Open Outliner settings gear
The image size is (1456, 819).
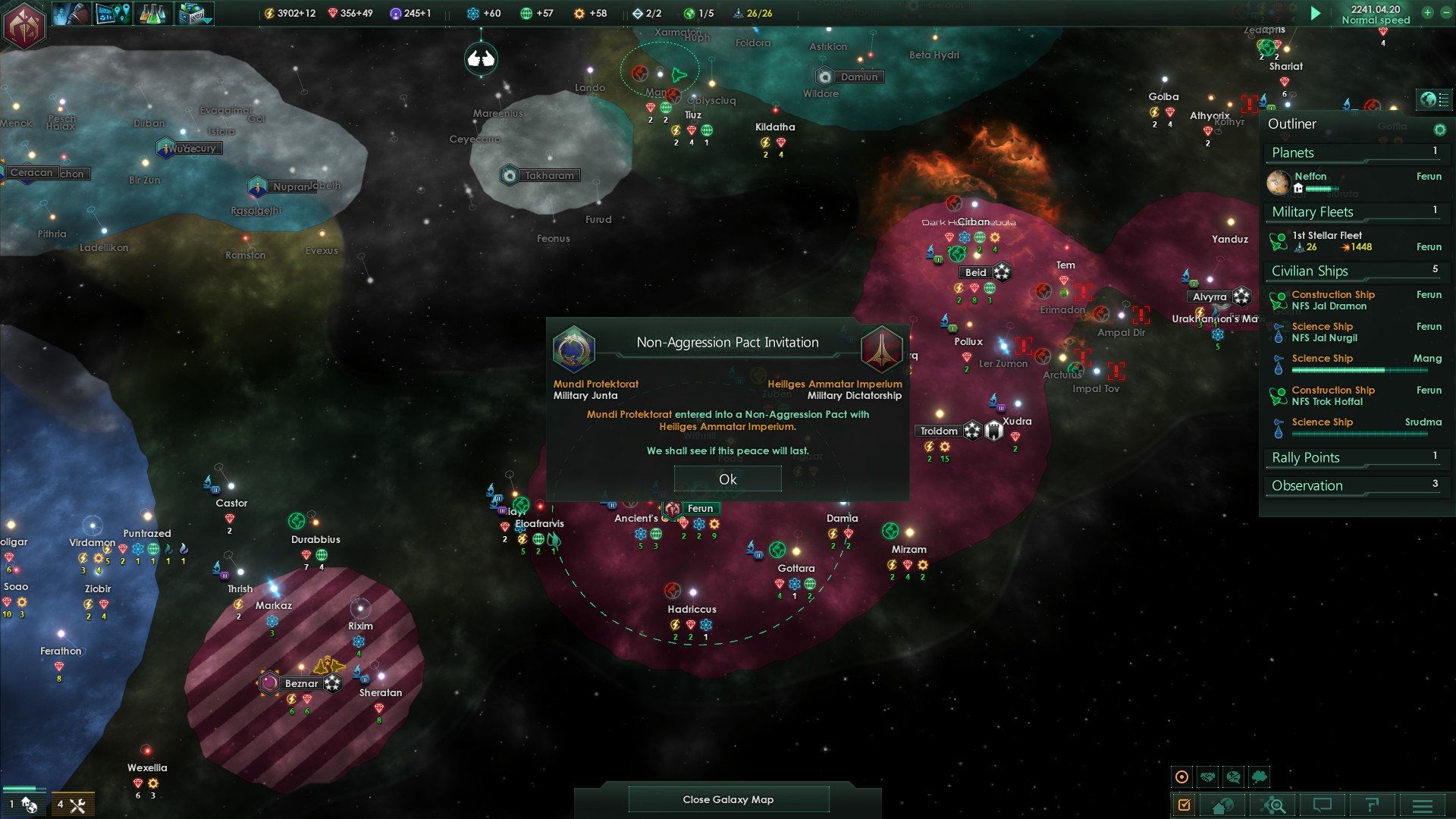(x=1439, y=130)
